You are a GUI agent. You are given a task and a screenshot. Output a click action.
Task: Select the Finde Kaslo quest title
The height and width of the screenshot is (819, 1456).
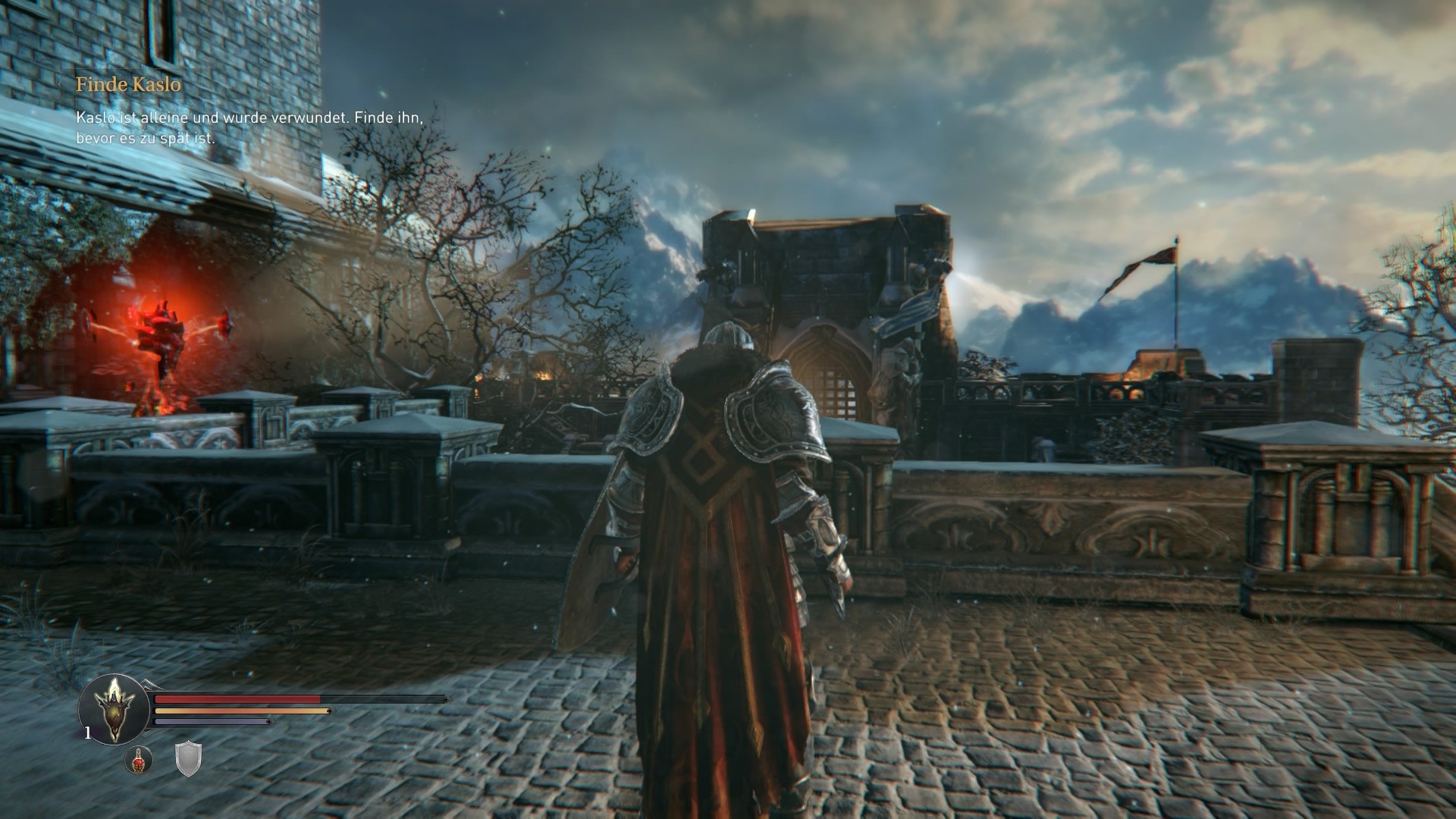pyautogui.click(x=129, y=86)
